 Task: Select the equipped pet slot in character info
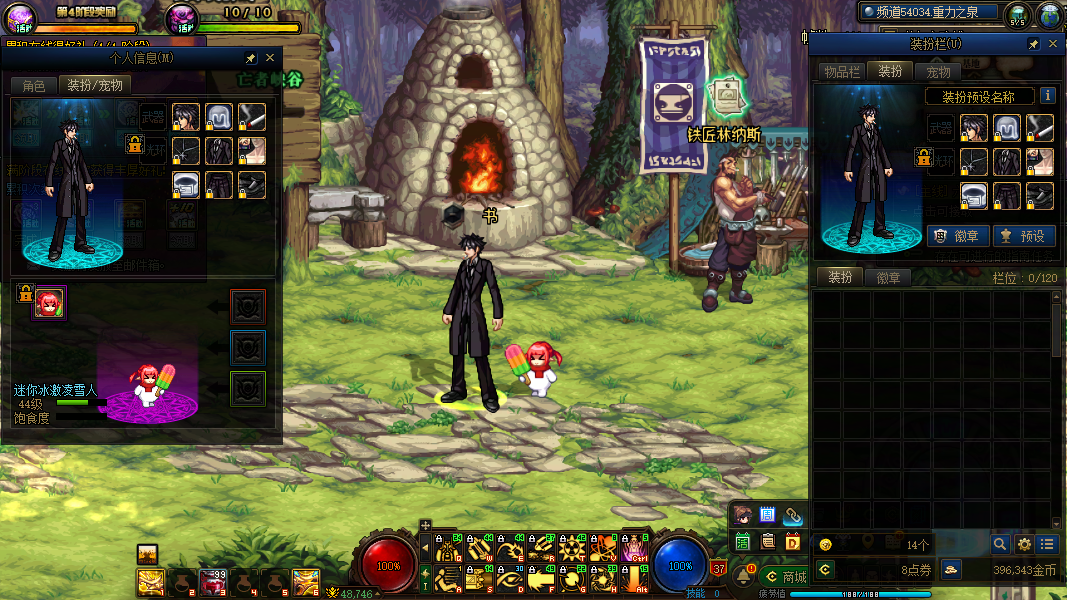[50, 301]
